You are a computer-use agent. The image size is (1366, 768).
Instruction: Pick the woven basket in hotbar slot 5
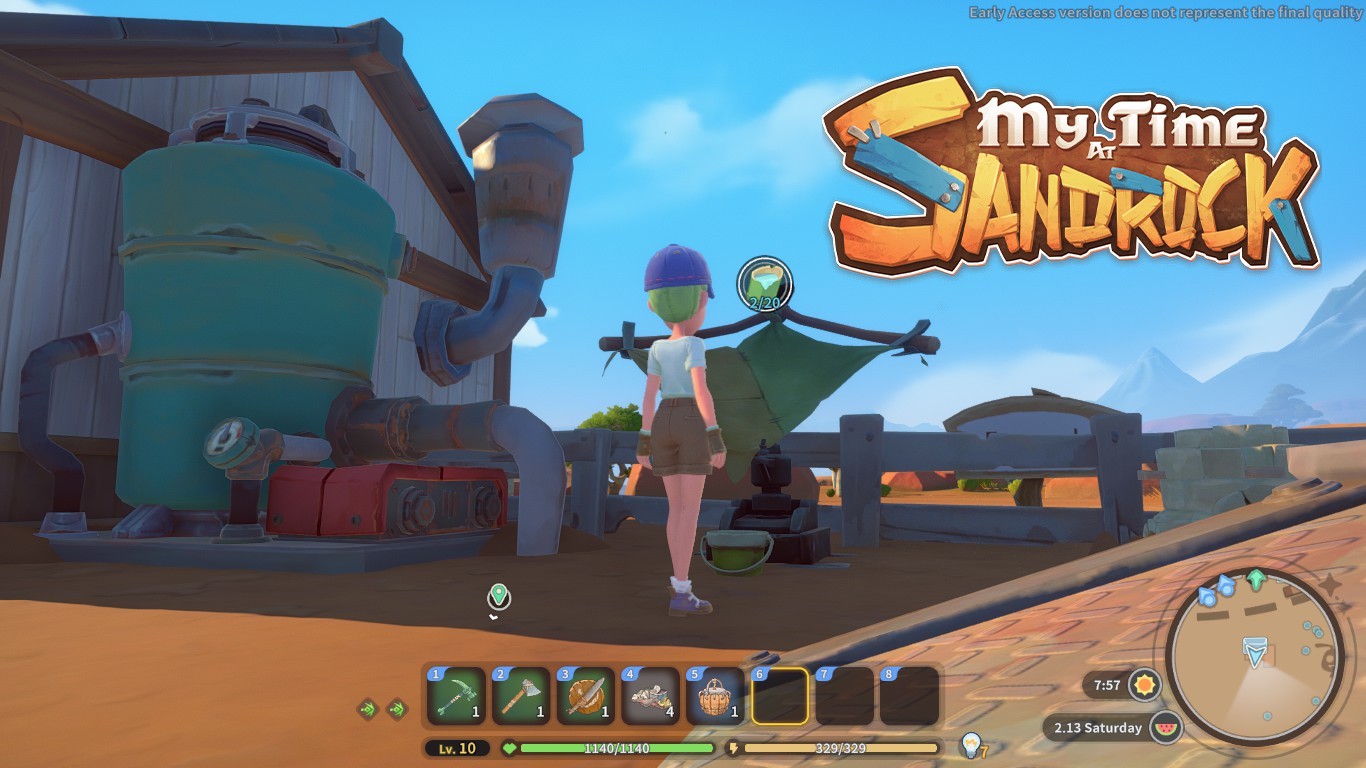[714, 696]
